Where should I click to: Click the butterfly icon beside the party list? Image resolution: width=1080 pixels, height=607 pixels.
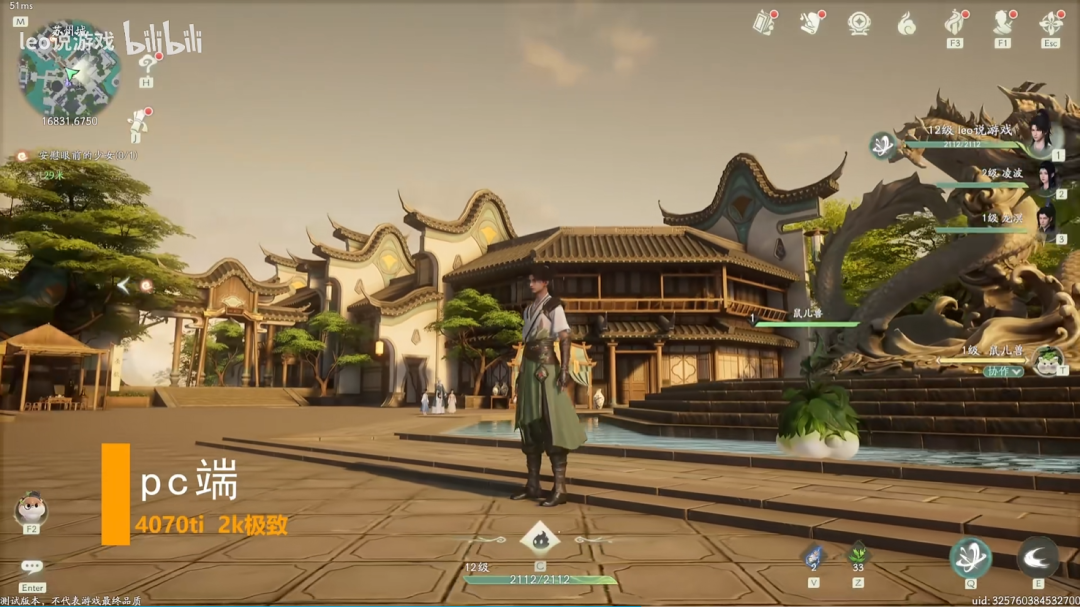pos(882,146)
